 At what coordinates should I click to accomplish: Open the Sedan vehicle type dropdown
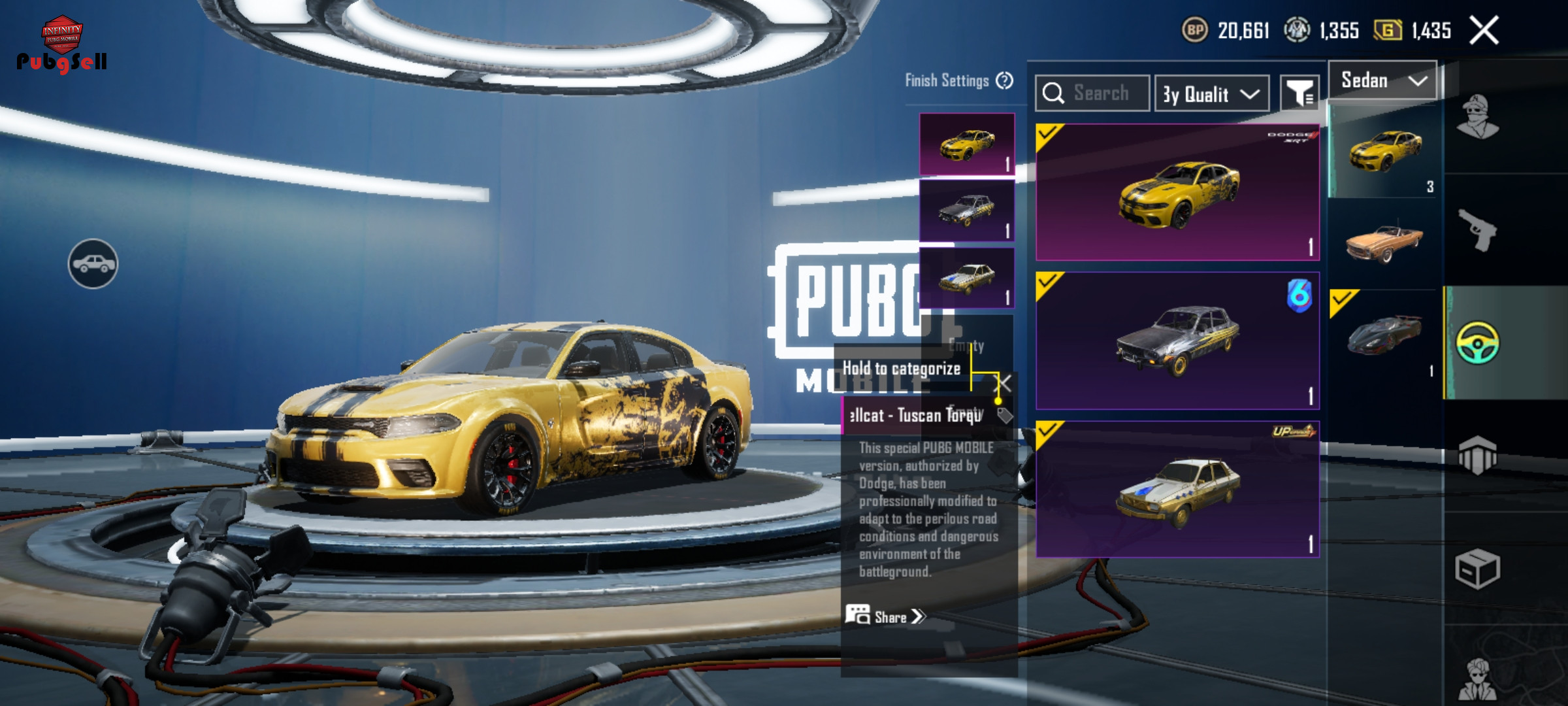pos(1382,81)
